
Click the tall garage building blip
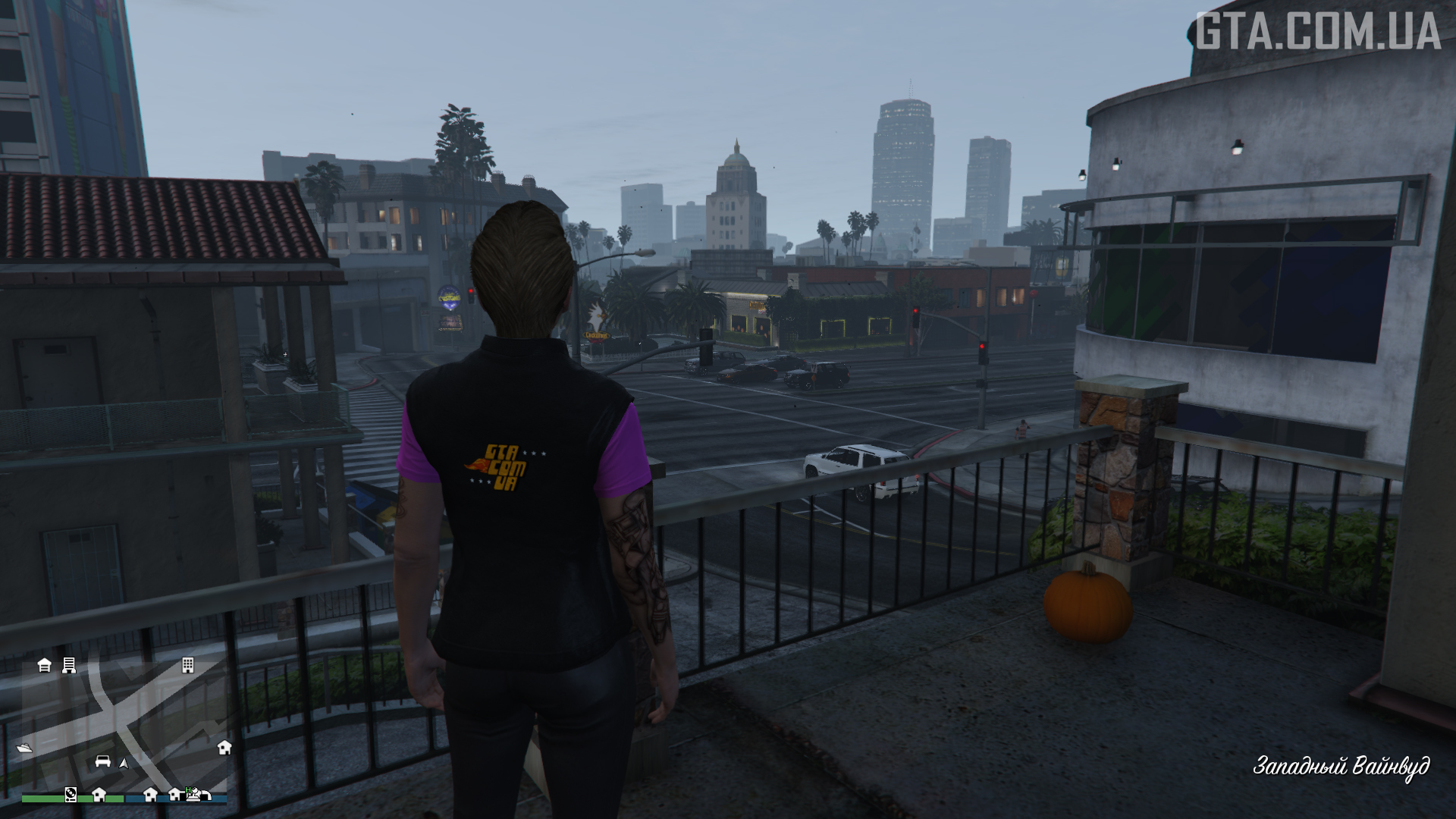pos(69,666)
